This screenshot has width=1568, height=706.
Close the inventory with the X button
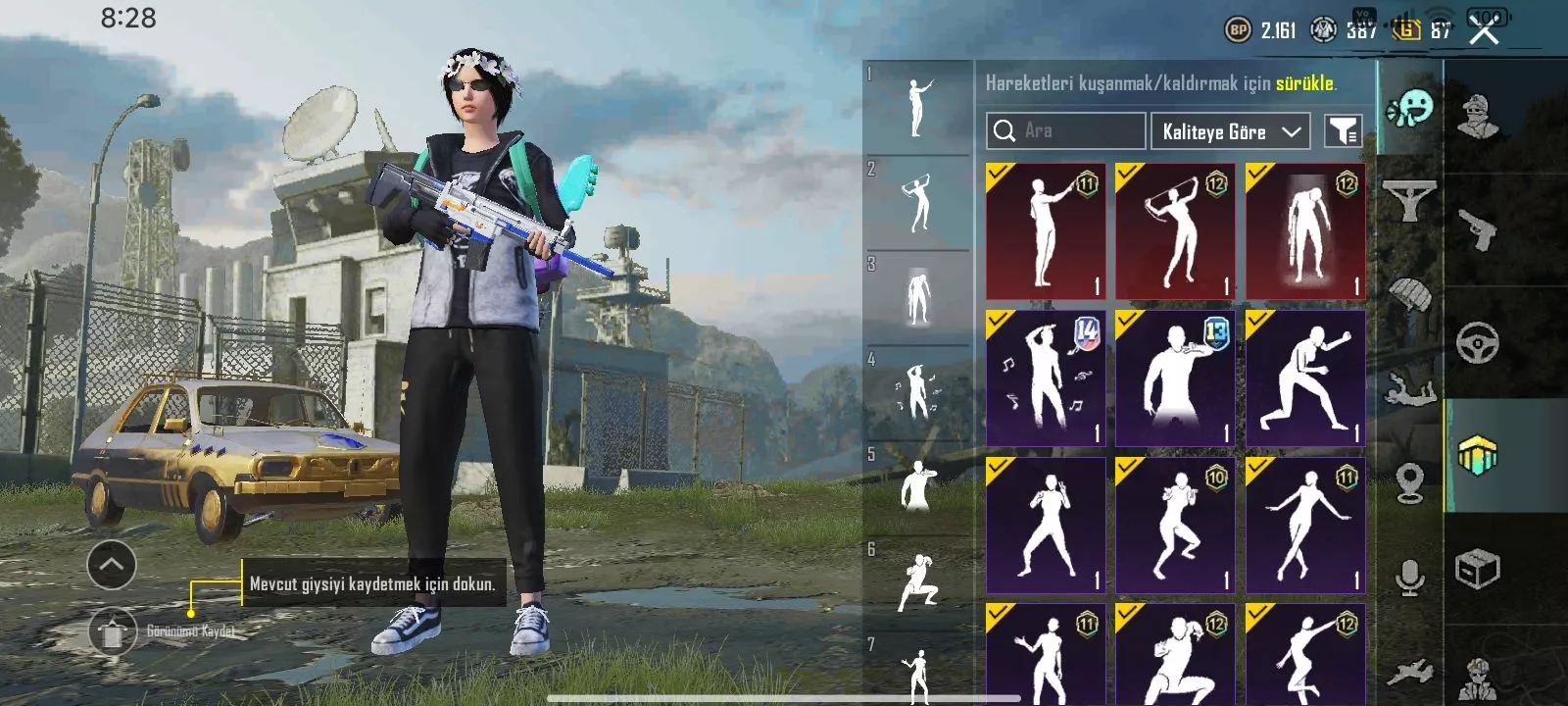pyautogui.click(x=1485, y=32)
